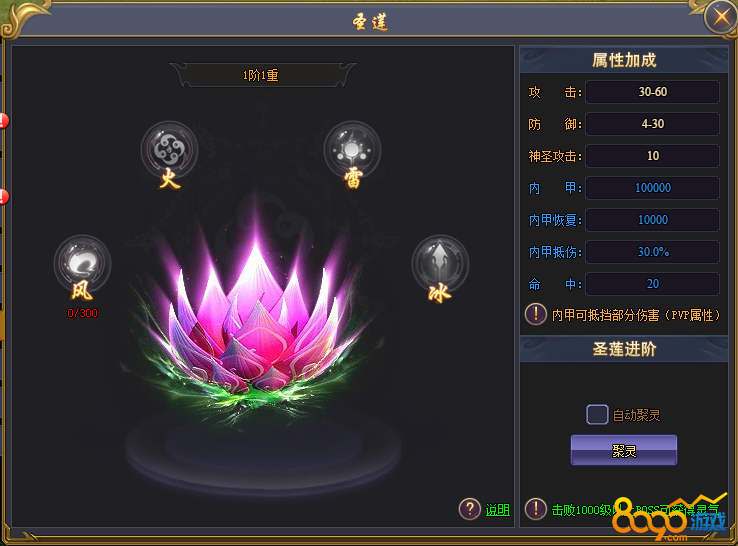Click the question mark help icon
The width and height of the screenshot is (738, 546).
(470, 509)
